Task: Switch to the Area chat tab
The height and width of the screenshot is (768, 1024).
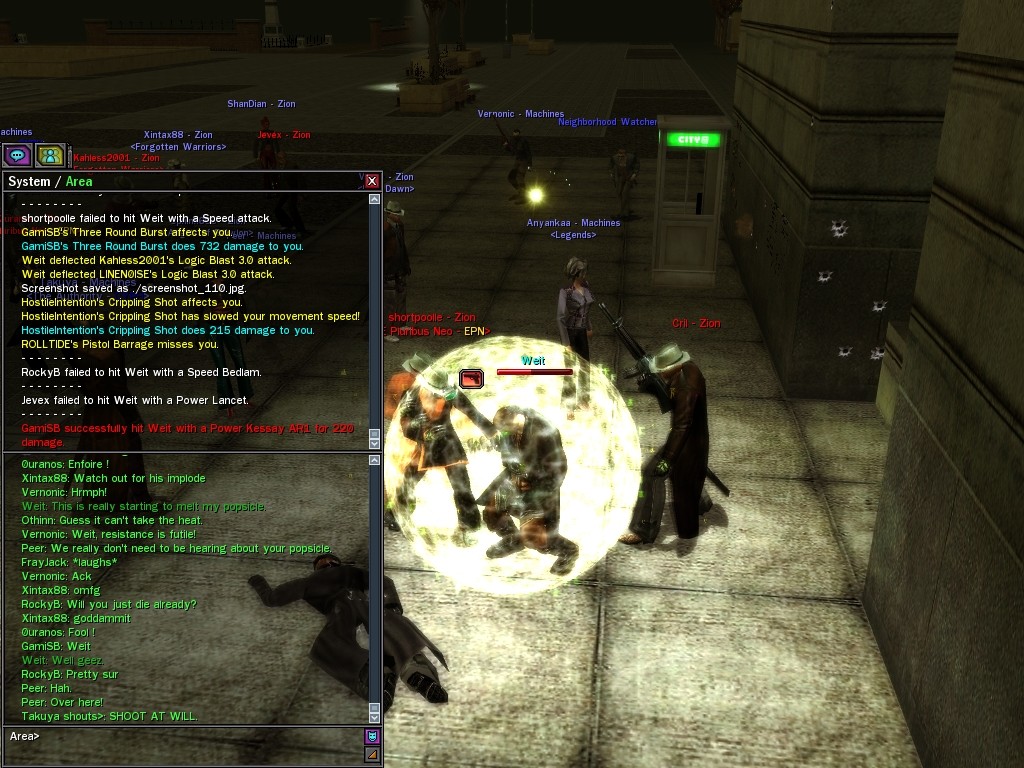Action: pos(79,182)
